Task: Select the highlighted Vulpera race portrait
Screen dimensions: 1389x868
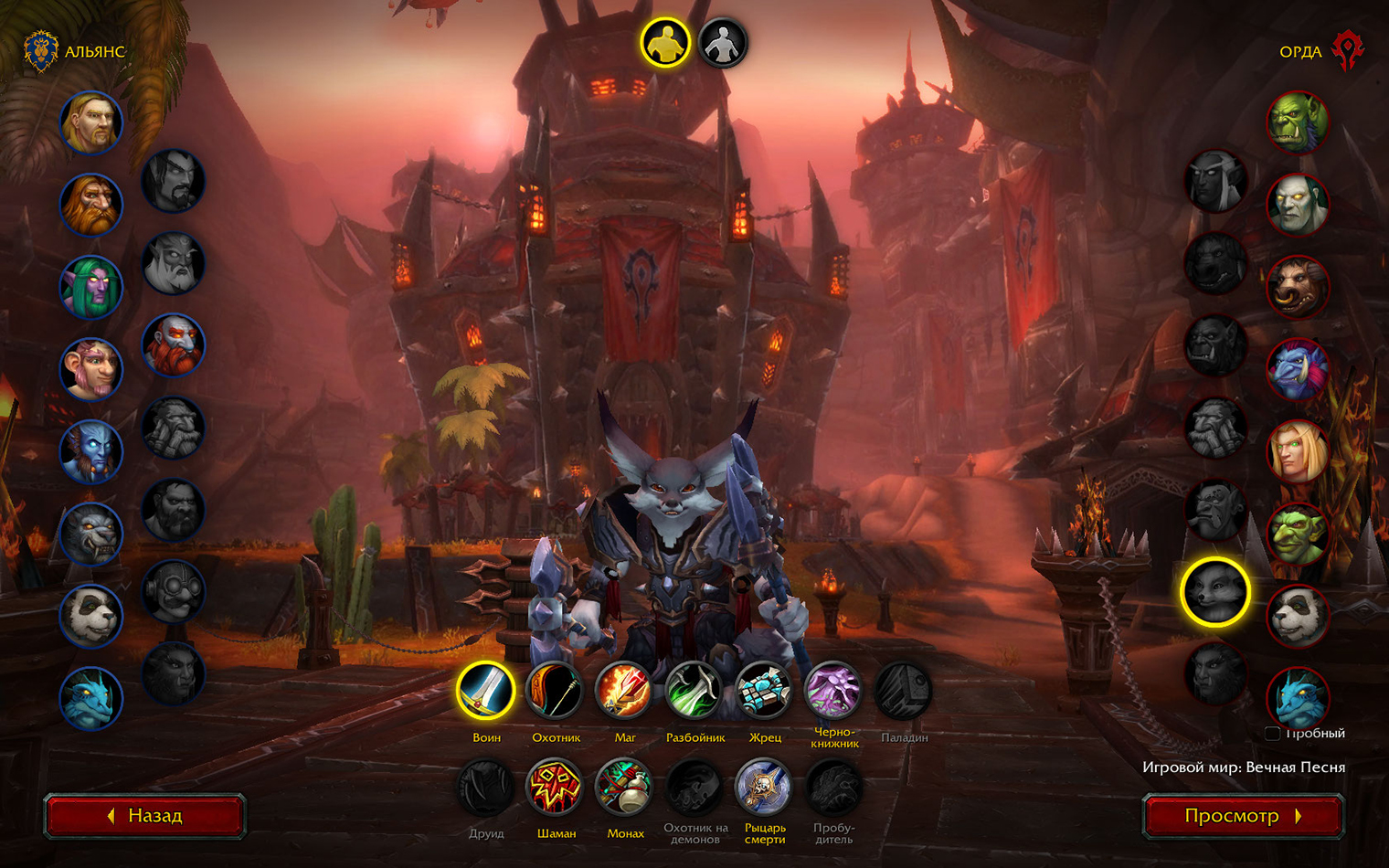Action: point(1215,592)
